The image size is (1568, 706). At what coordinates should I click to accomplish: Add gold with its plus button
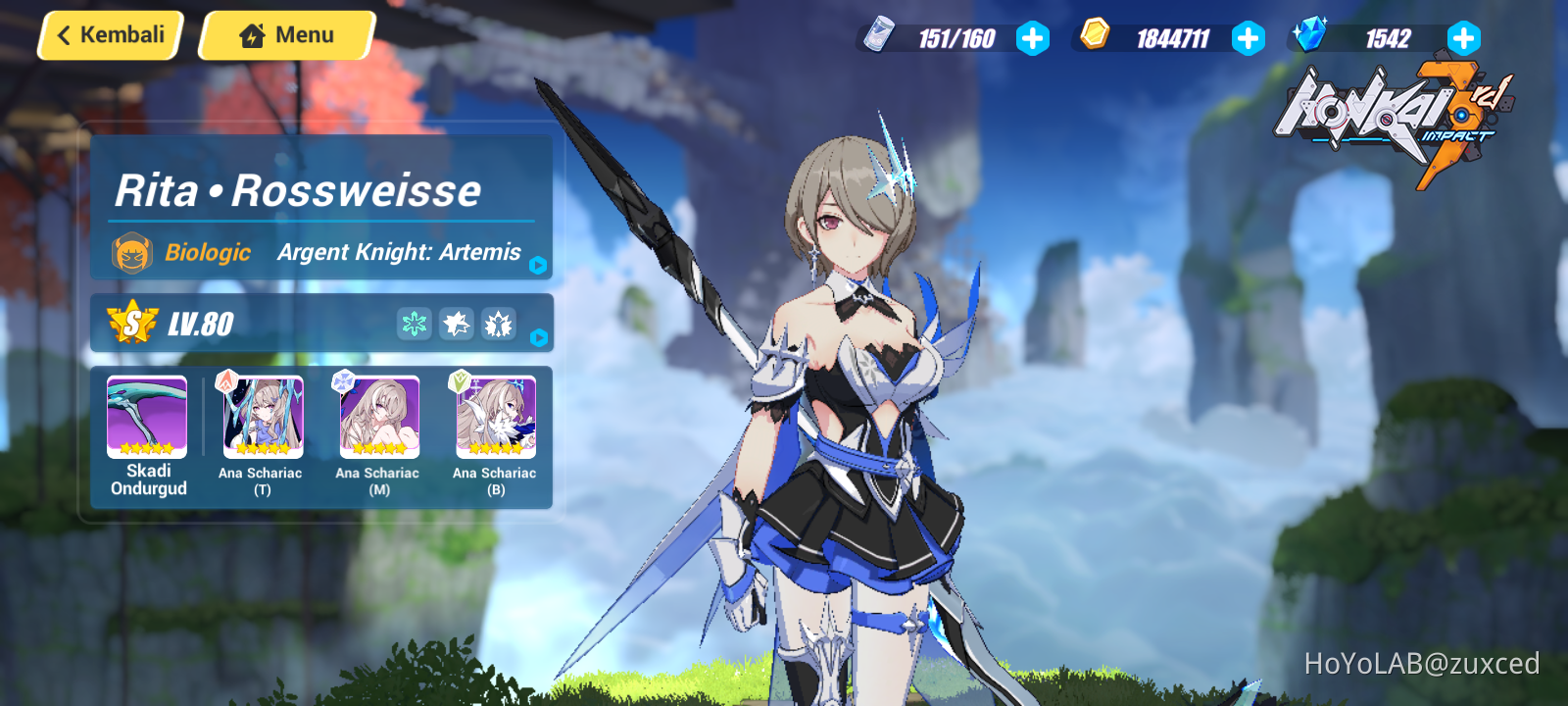coord(1248,39)
